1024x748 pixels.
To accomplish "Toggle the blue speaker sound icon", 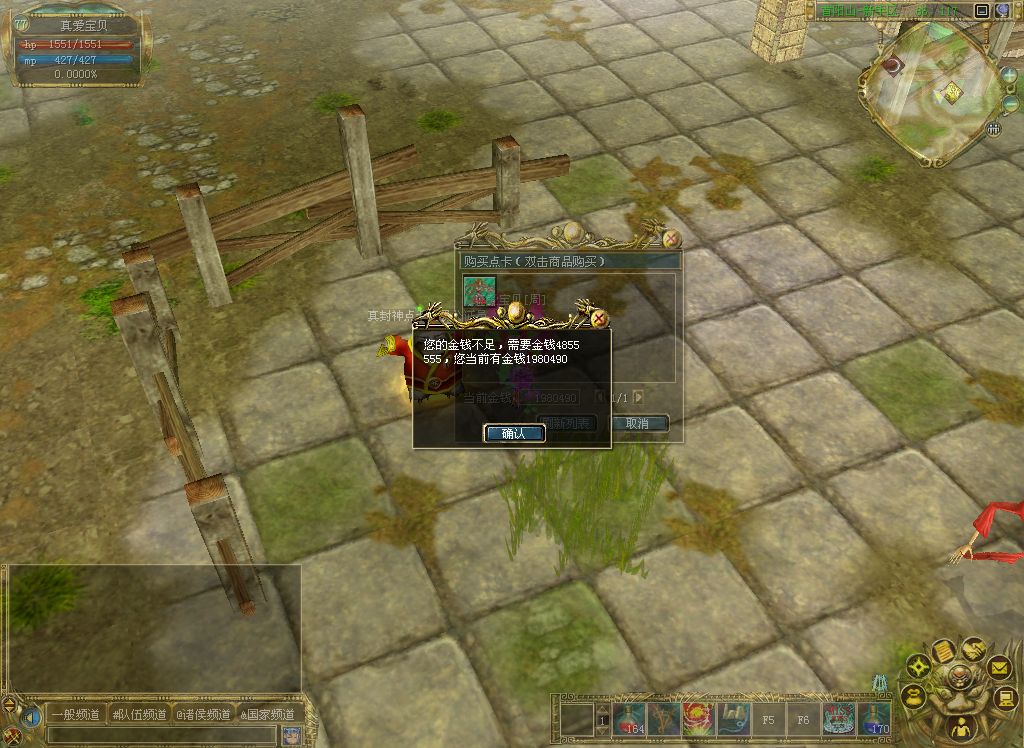I will (29, 716).
